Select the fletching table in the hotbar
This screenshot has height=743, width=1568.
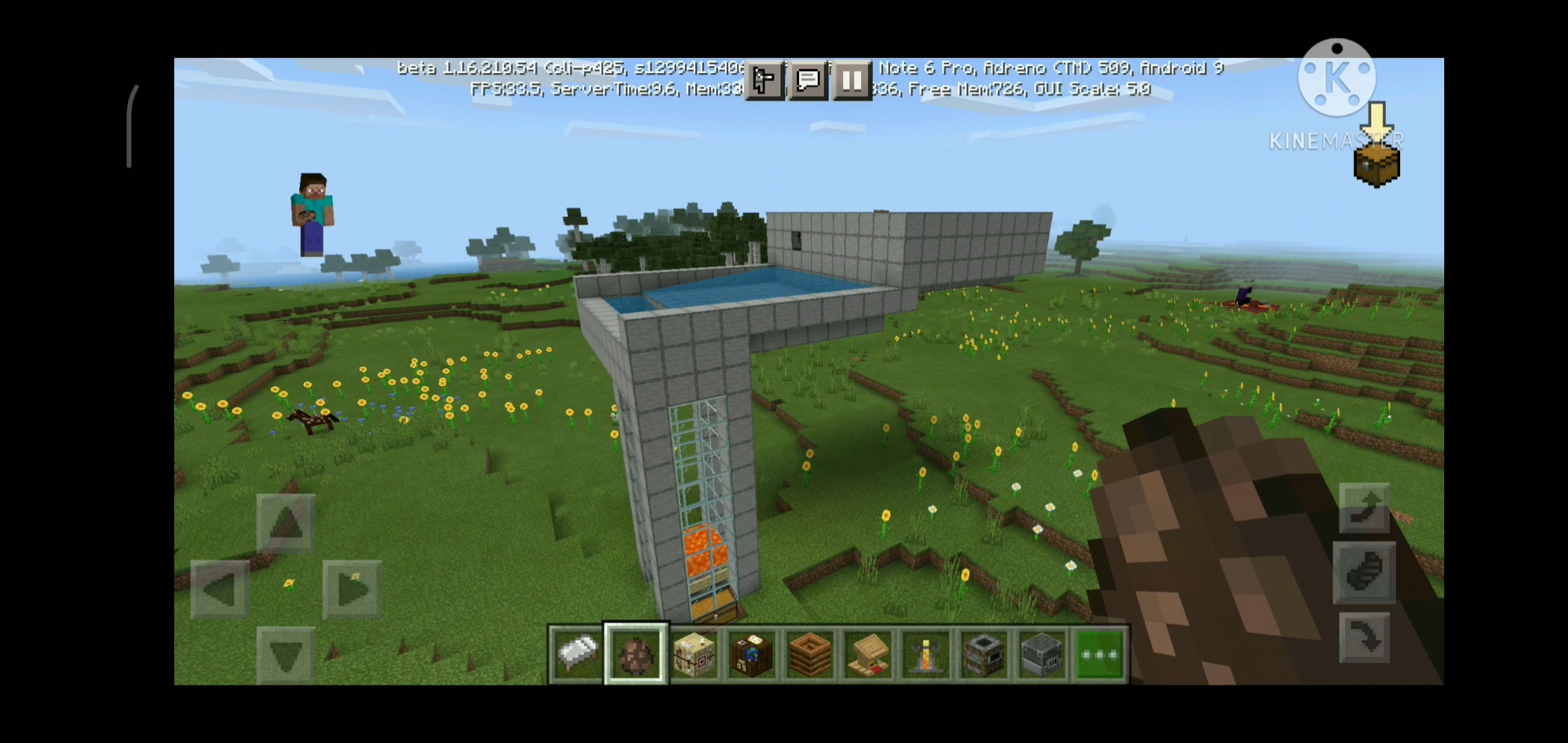pos(694,654)
